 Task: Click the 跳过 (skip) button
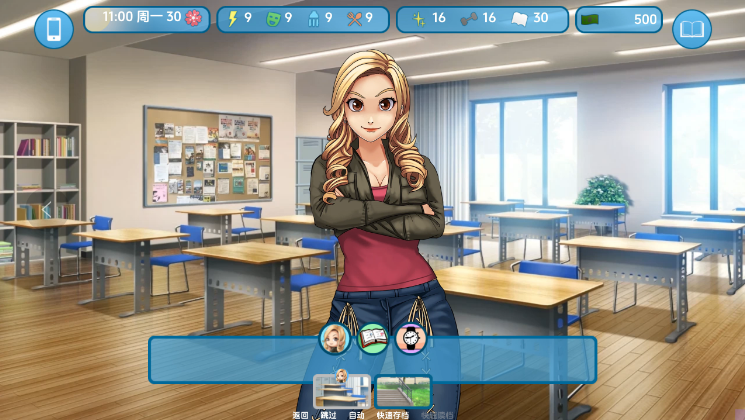click(x=329, y=414)
